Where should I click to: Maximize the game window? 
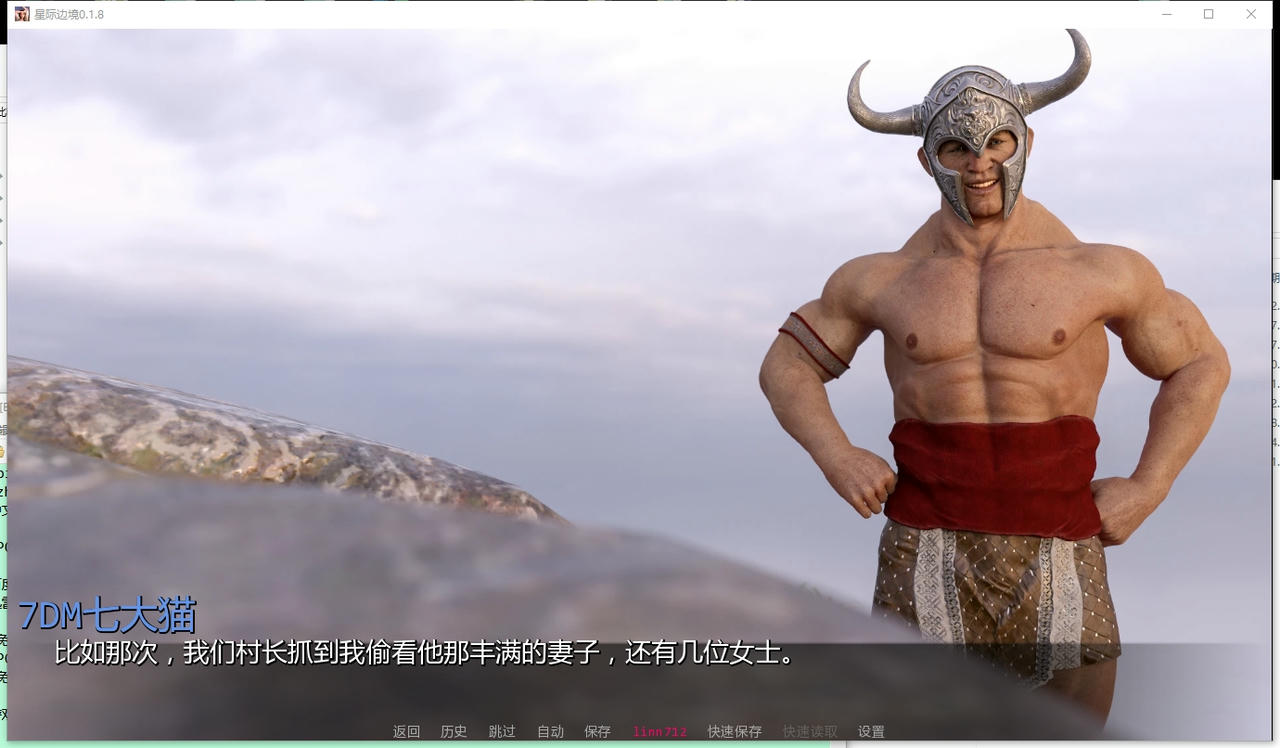[1209, 15]
